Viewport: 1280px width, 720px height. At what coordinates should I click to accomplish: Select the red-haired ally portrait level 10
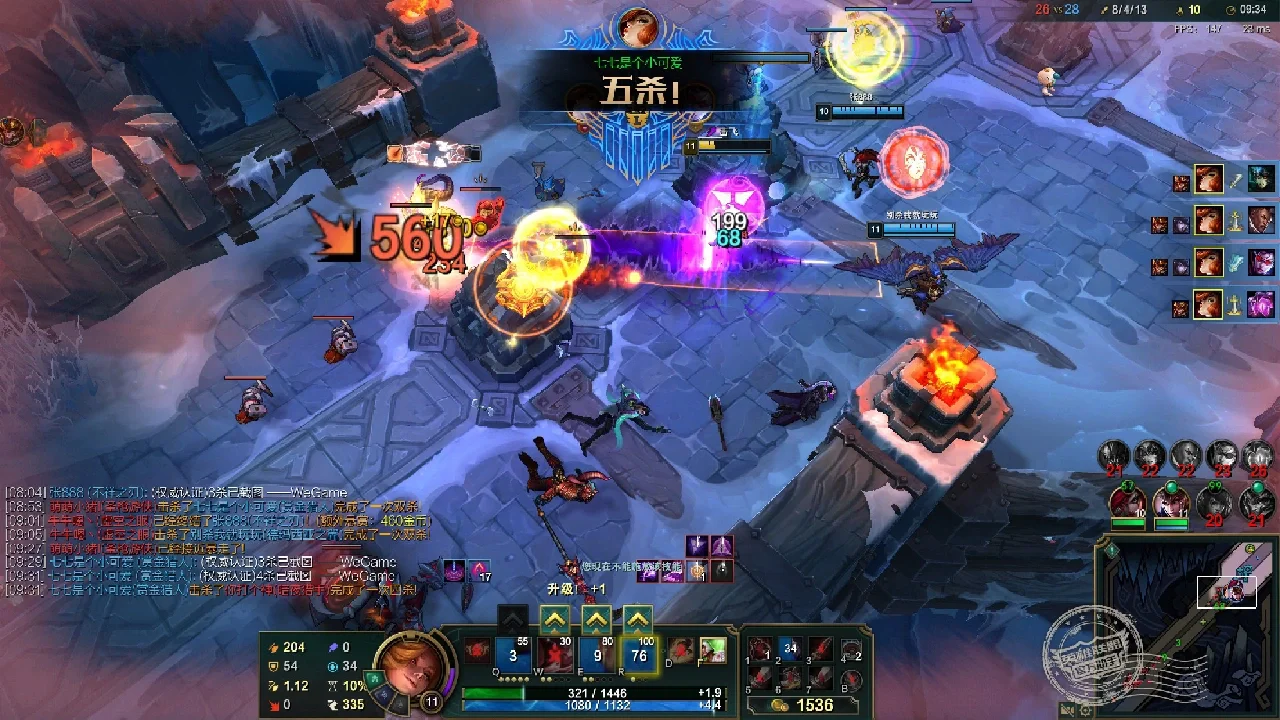click(1128, 502)
